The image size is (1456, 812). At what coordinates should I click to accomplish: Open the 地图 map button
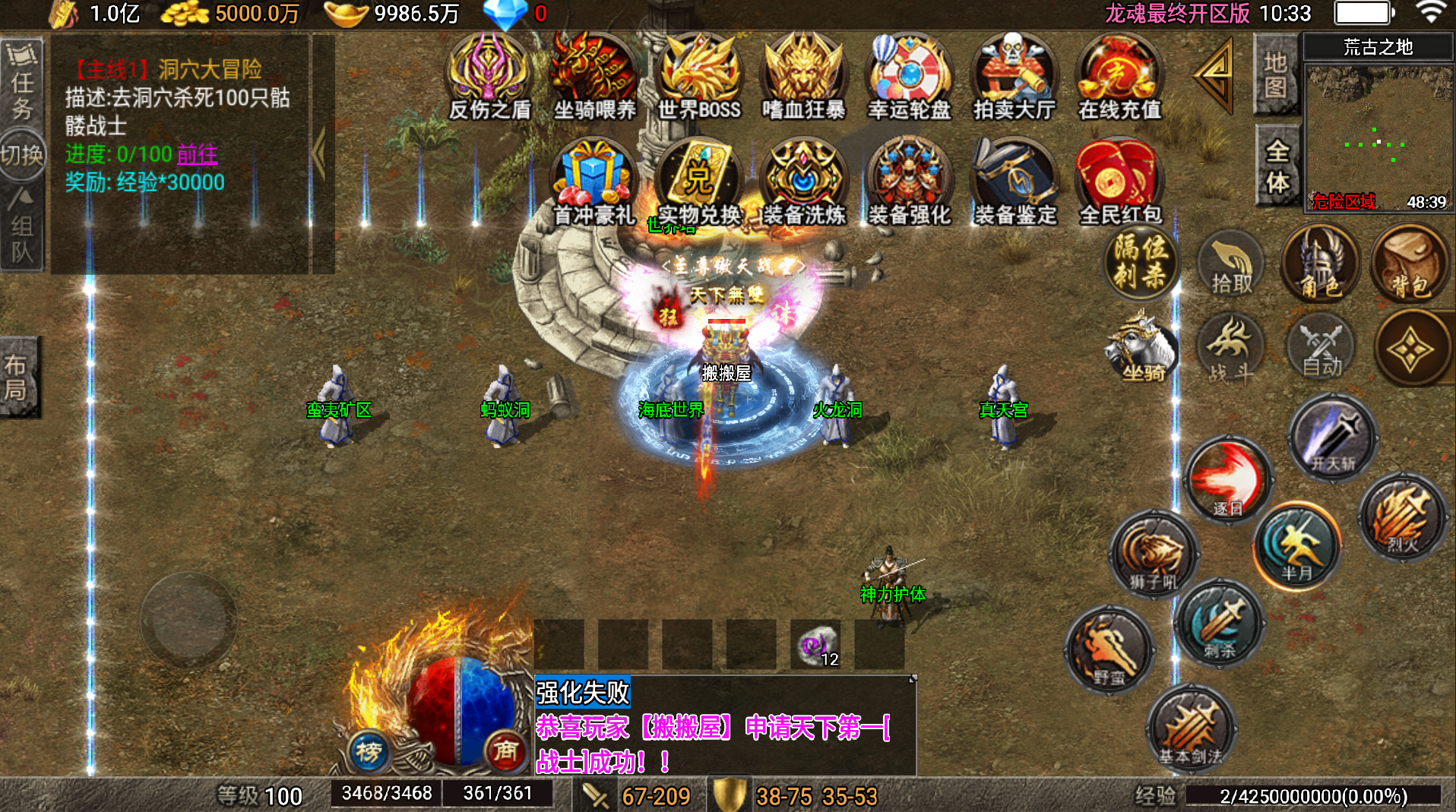tap(1275, 74)
